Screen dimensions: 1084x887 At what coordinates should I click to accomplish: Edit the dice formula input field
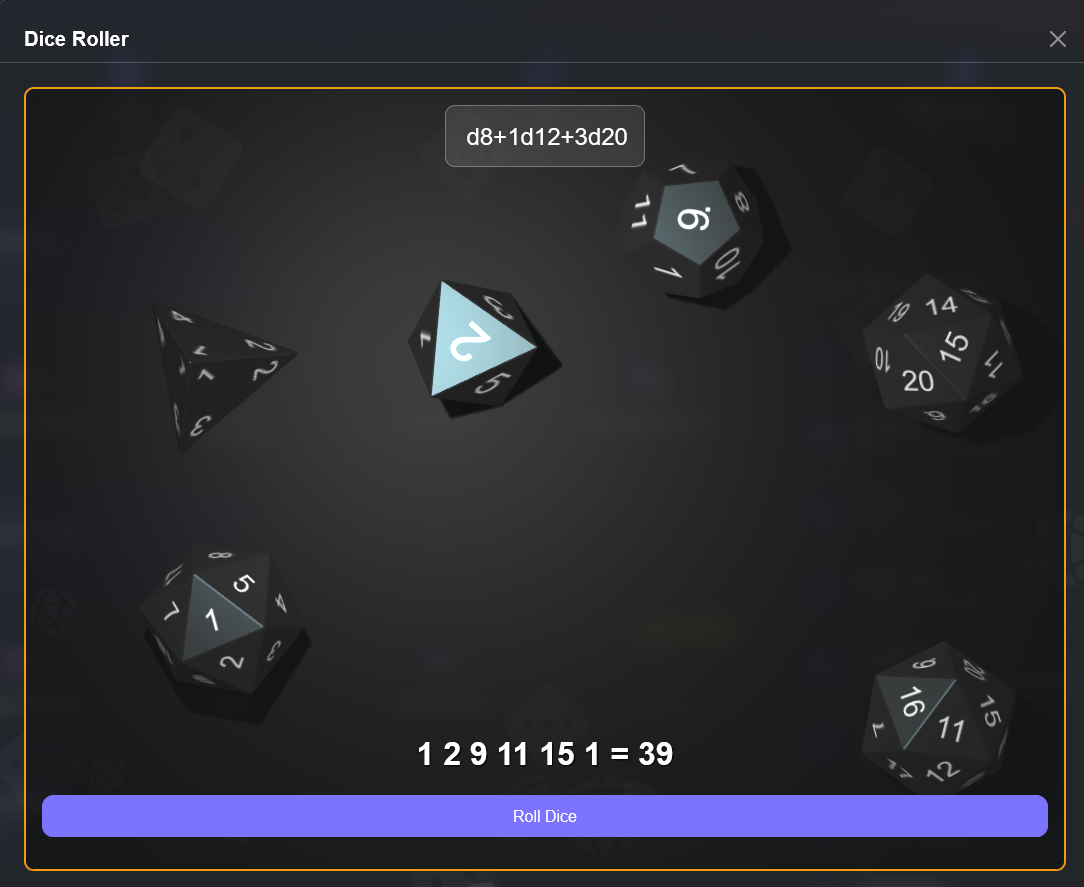[x=545, y=136]
